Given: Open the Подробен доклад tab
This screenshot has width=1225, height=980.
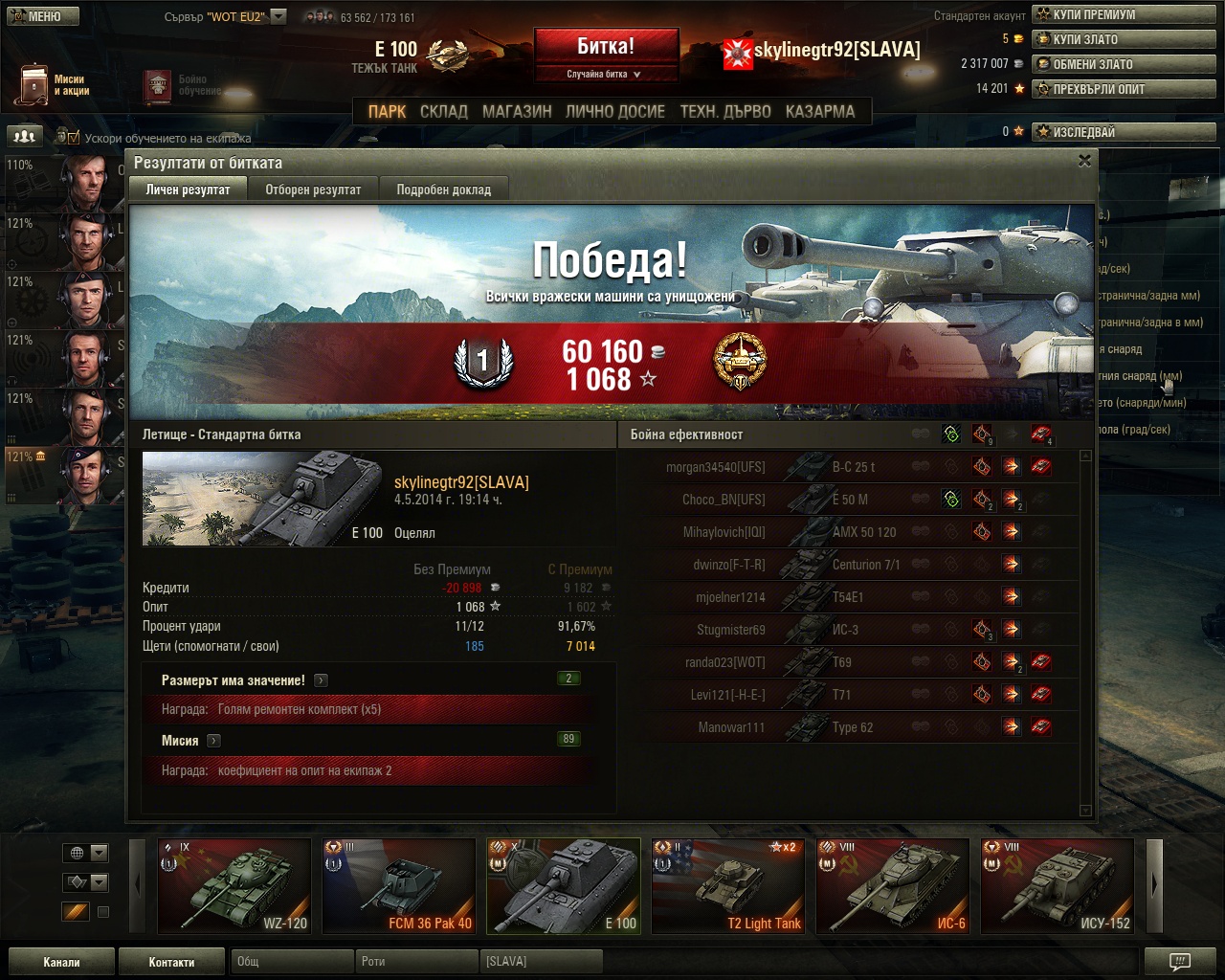Looking at the screenshot, I should [443, 189].
